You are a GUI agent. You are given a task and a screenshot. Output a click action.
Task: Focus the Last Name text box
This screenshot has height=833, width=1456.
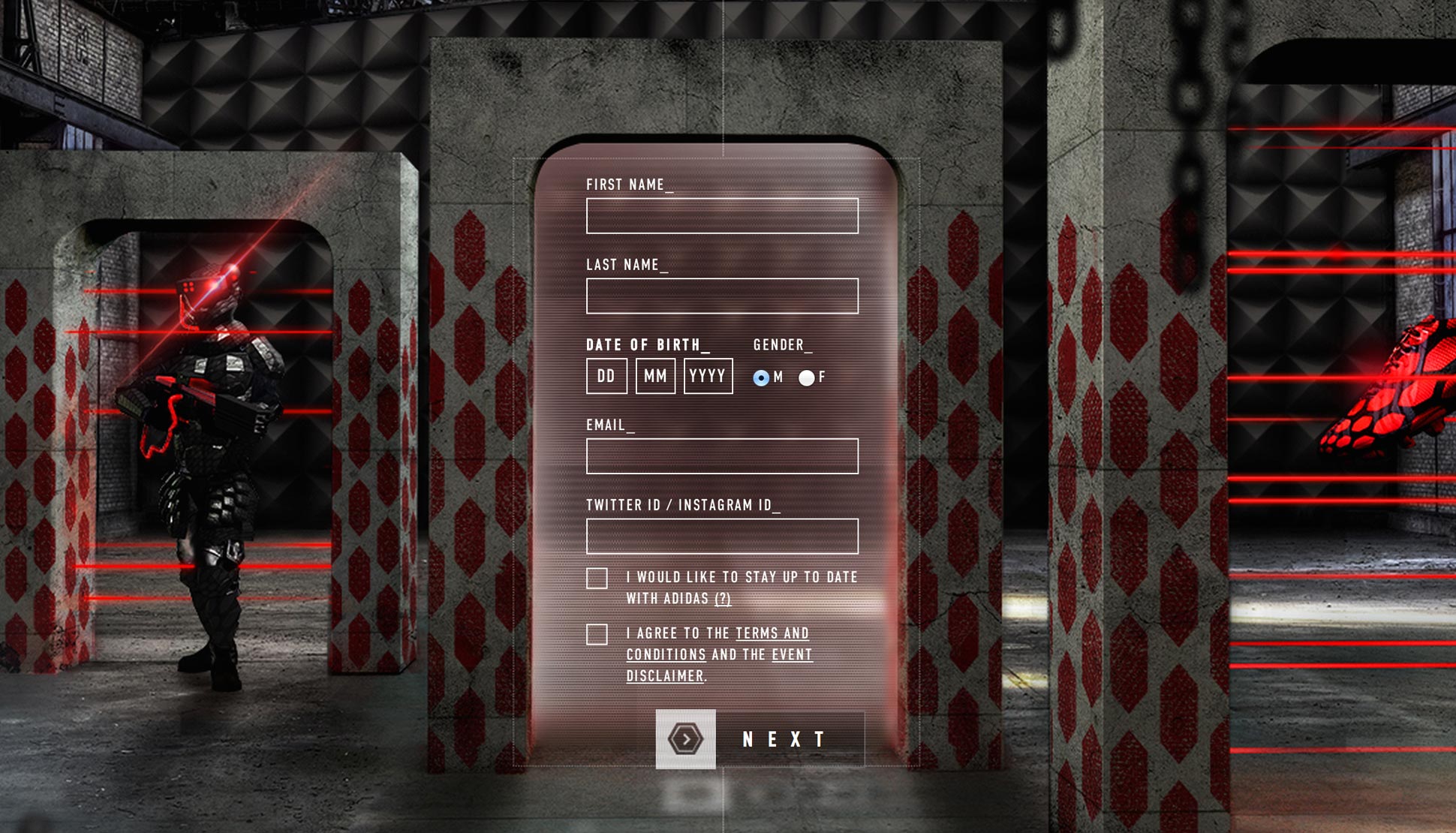pyautogui.click(x=722, y=296)
